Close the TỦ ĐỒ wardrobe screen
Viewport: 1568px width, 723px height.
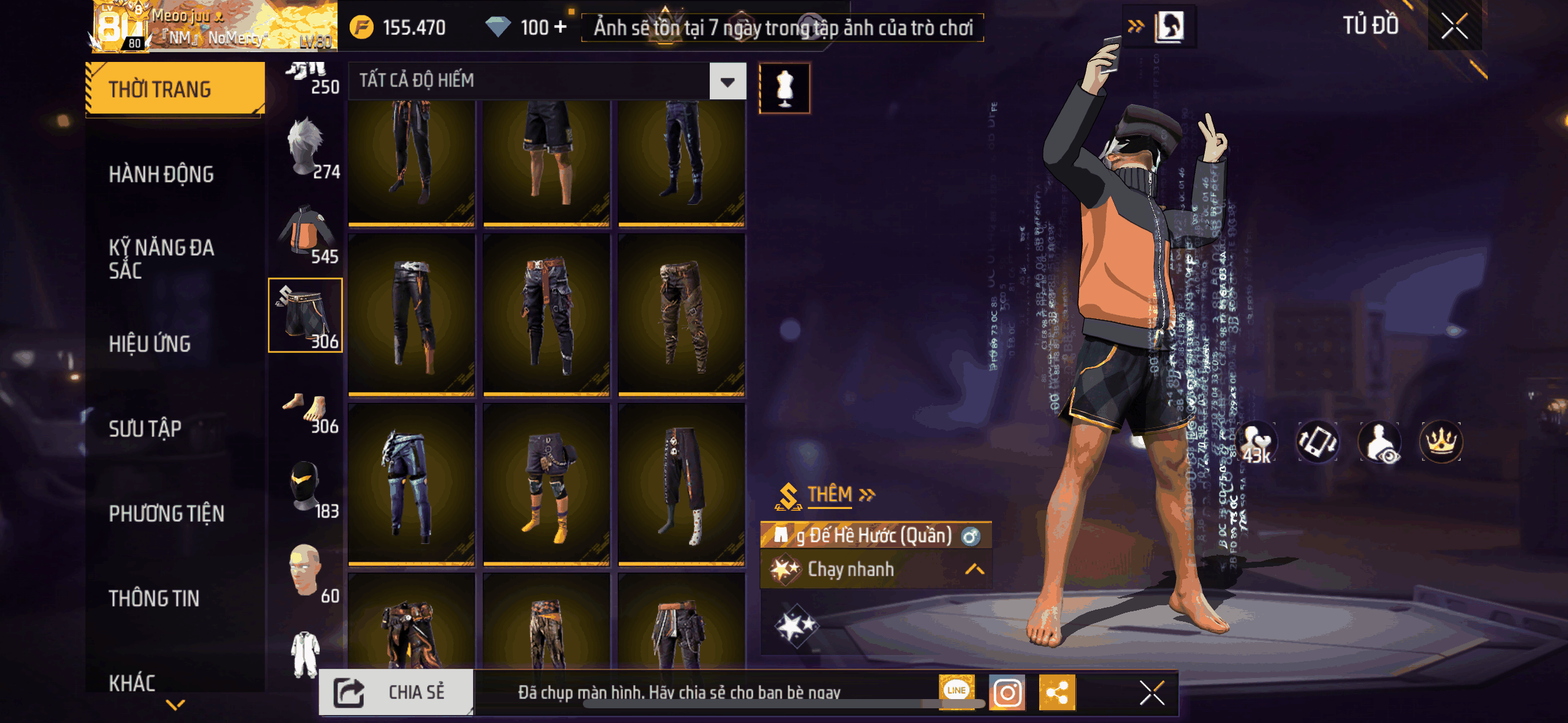[1455, 26]
